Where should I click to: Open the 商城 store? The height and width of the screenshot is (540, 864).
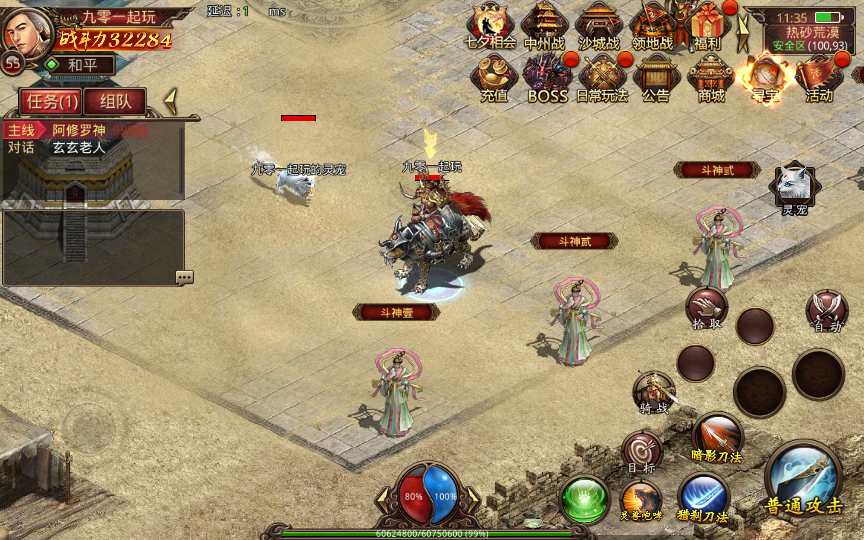[711, 76]
